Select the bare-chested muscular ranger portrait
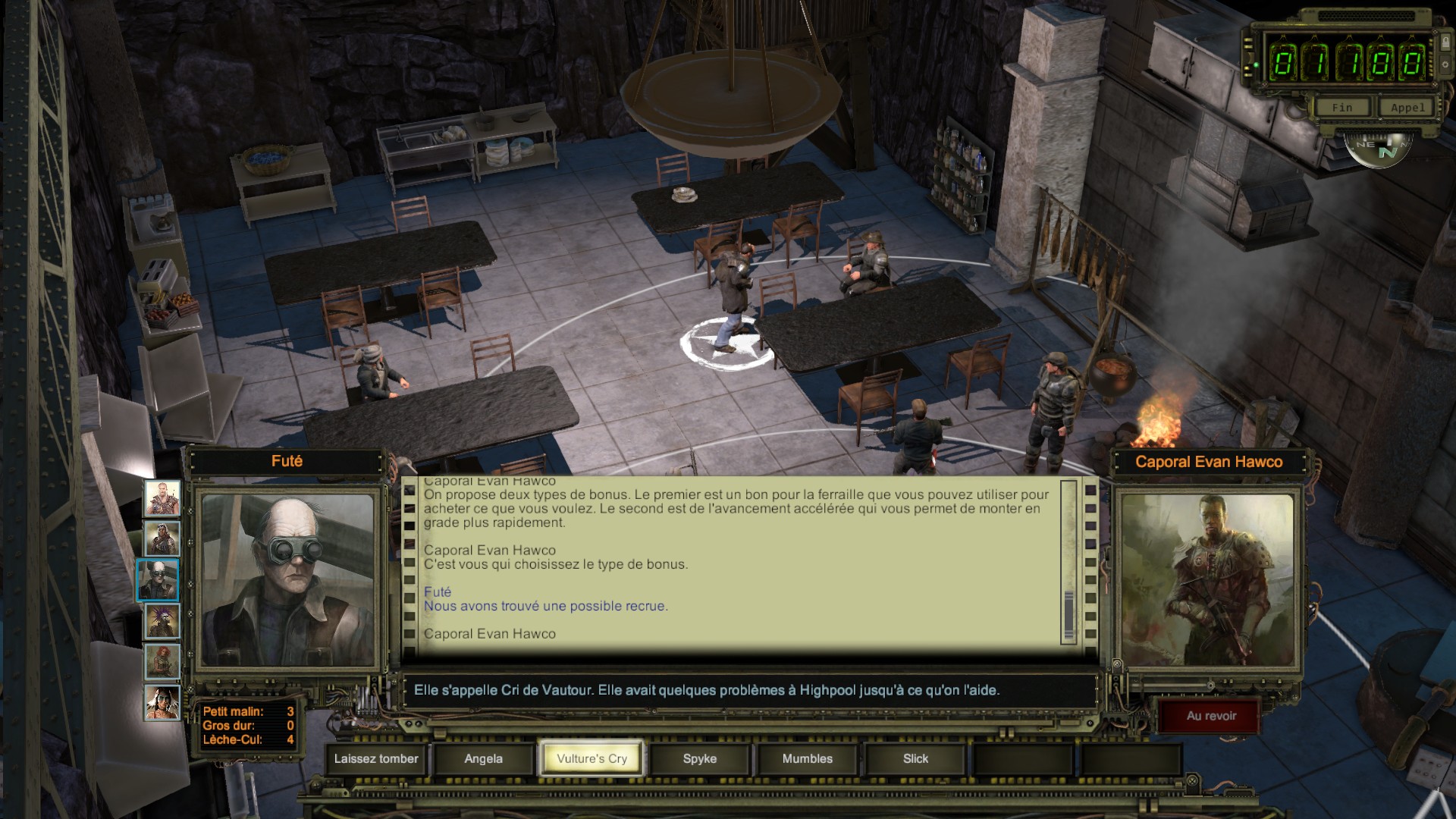The height and width of the screenshot is (819, 1456). pyautogui.click(x=162, y=498)
